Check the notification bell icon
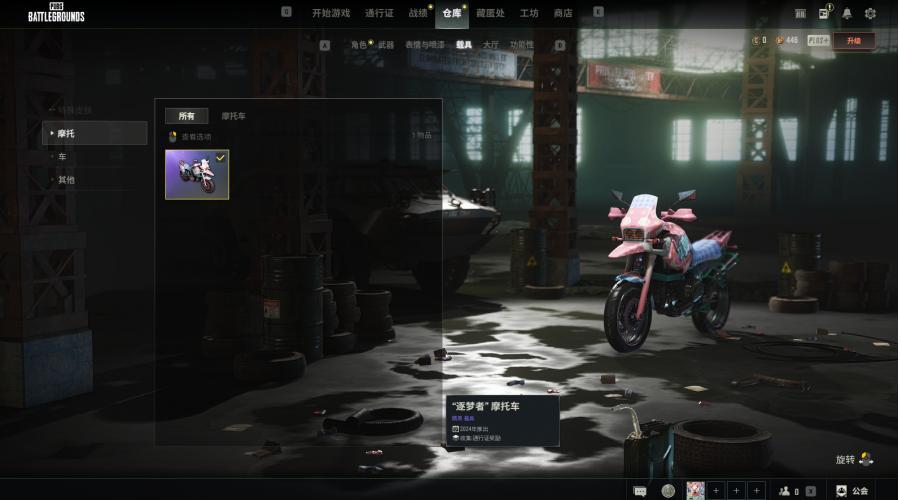This screenshot has height=500, width=900. click(847, 13)
